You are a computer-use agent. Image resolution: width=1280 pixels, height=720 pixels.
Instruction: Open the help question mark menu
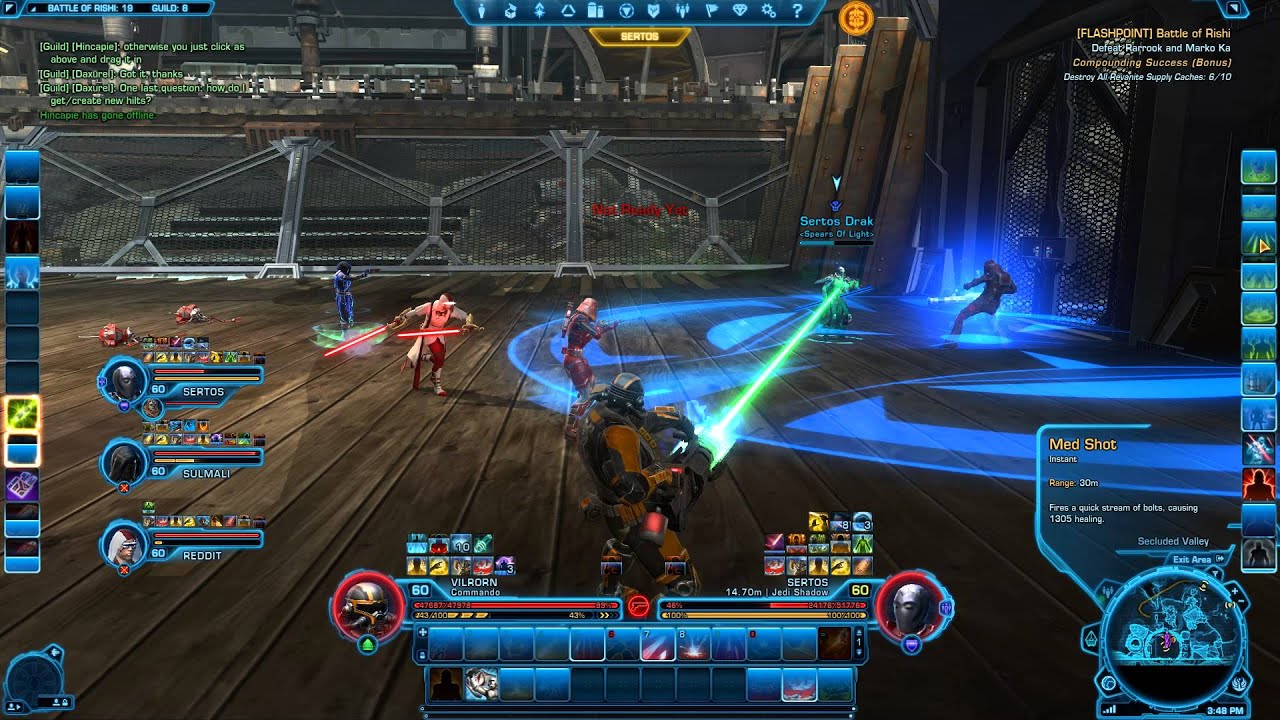(x=797, y=11)
